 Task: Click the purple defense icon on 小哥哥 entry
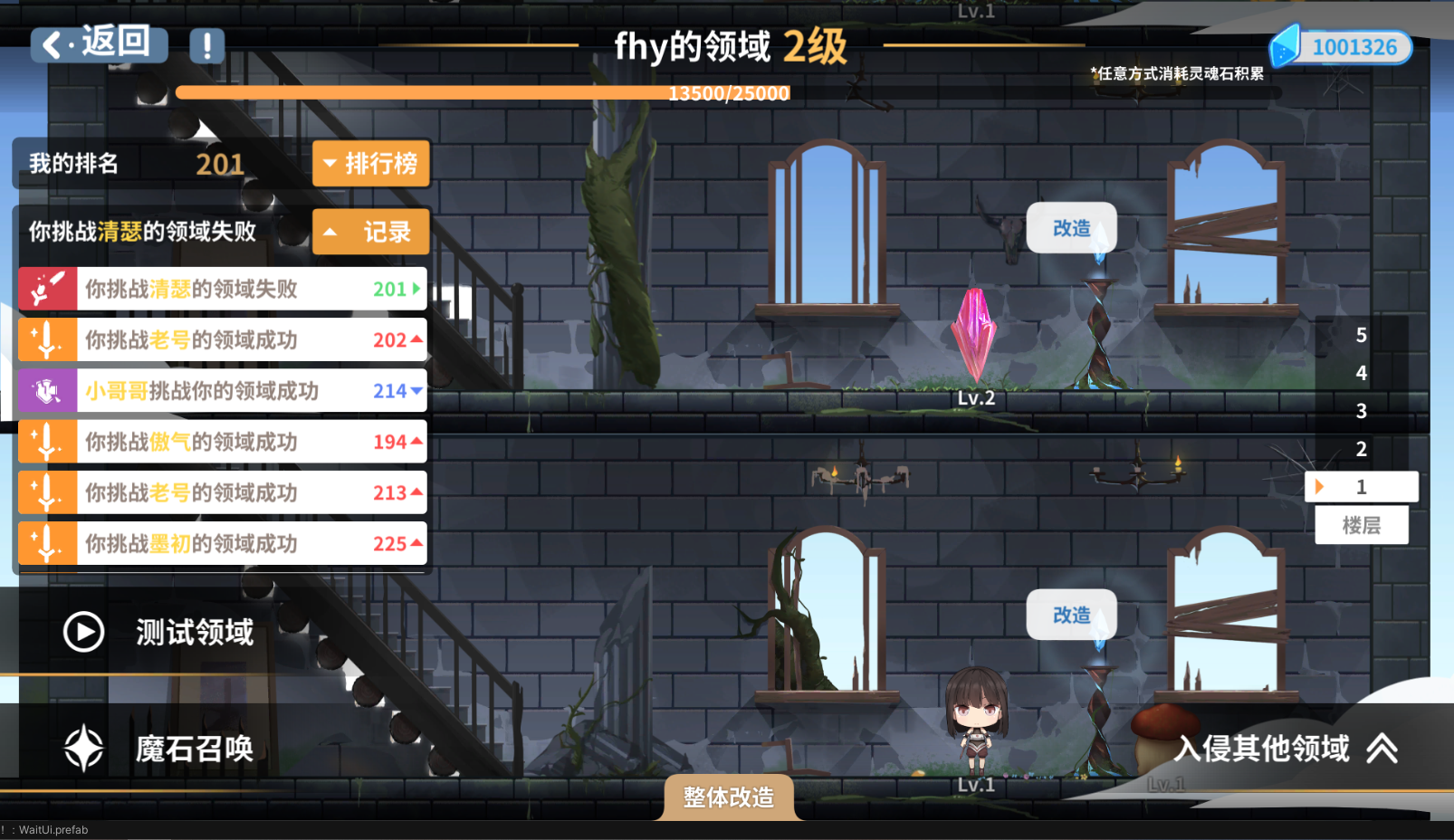point(47,390)
